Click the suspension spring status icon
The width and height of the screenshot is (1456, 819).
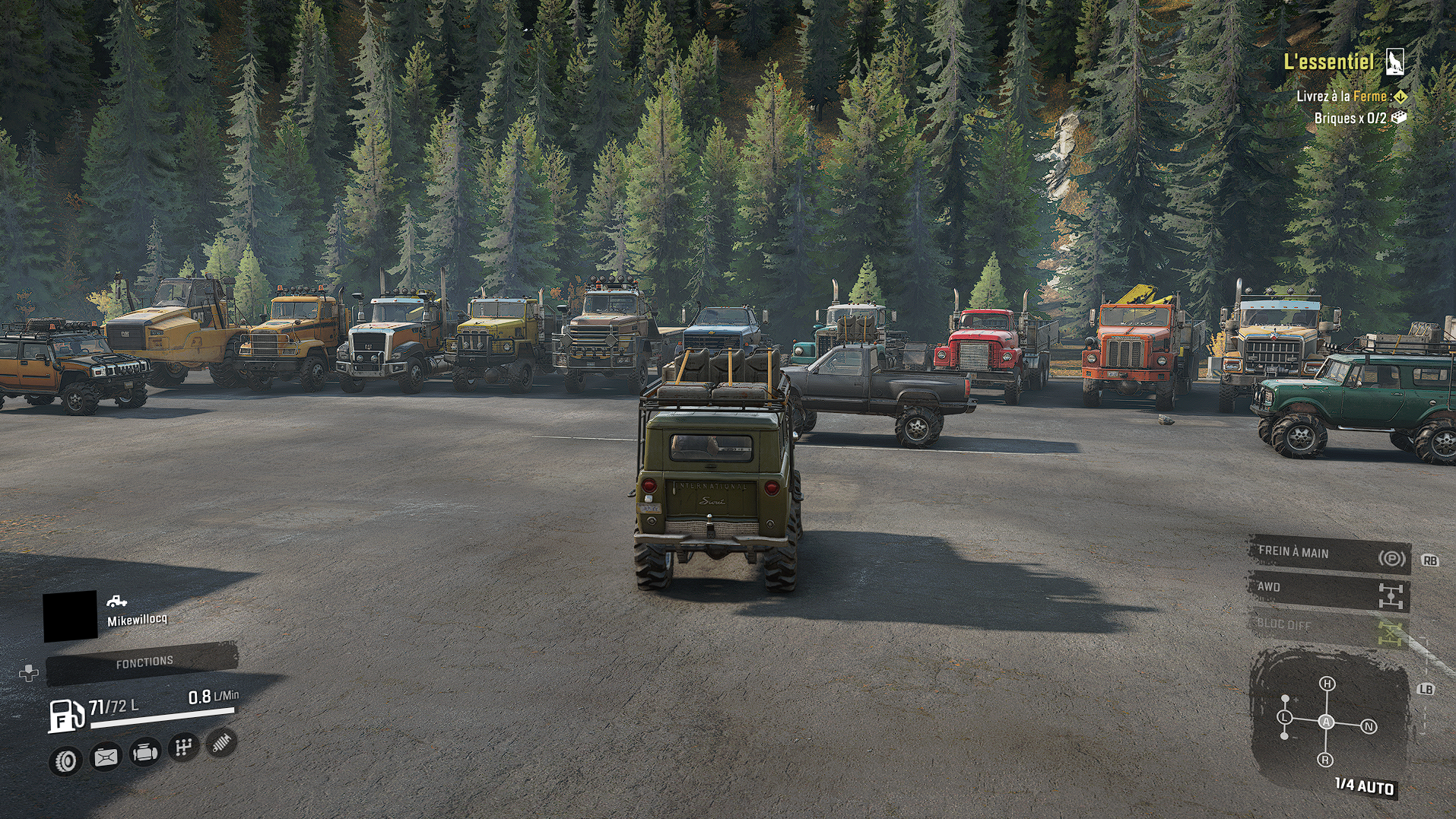pyautogui.click(x=221, y=742)
